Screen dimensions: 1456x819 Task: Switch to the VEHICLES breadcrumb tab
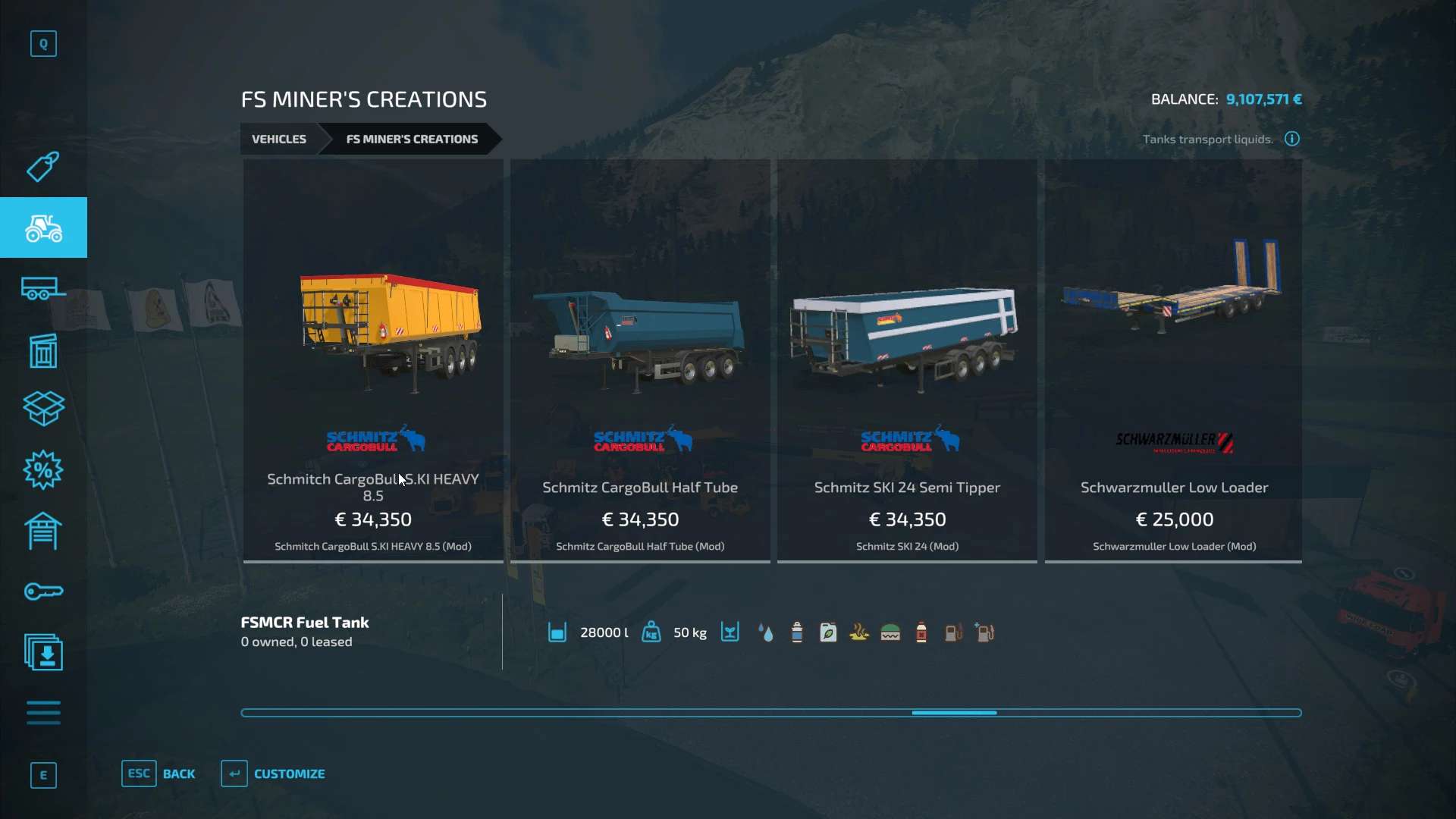tap(278, 139)
